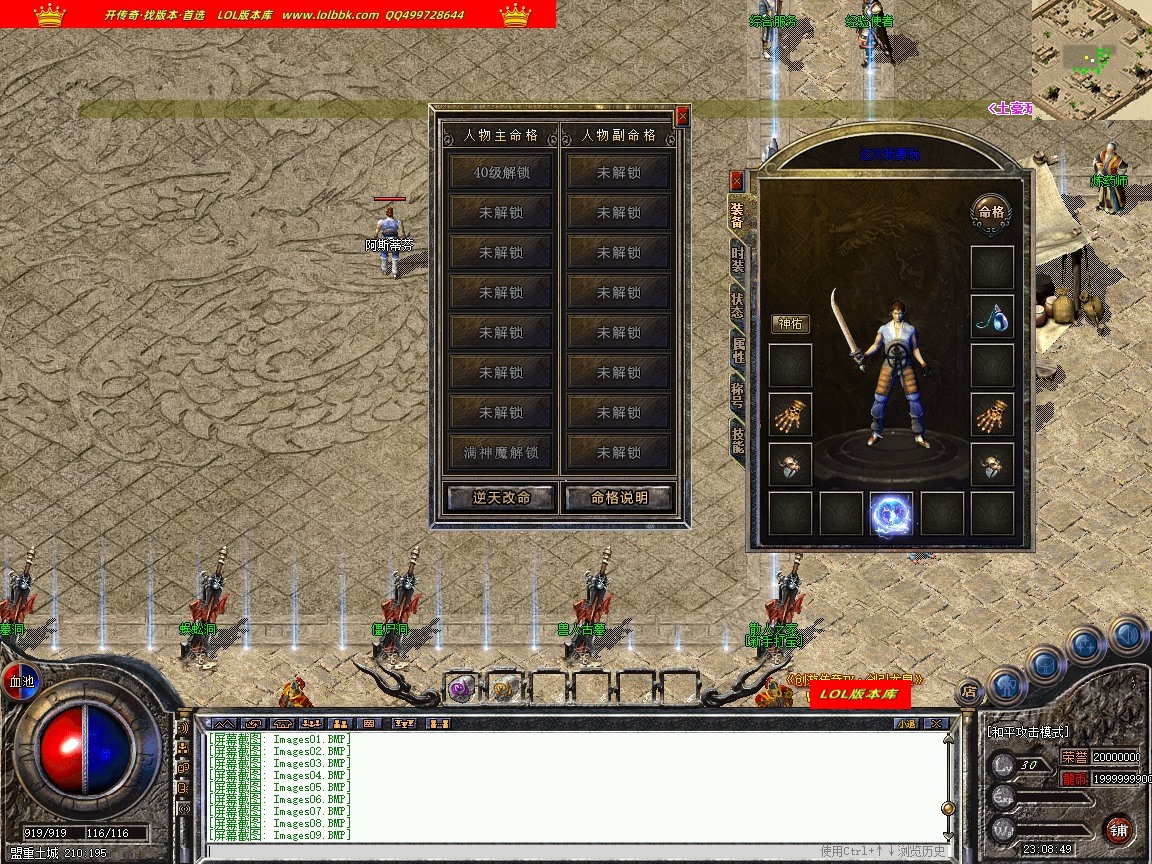Click the red 铺 stall button
The width and height of the screenshot is (1152, 864).
[1119, 829]
